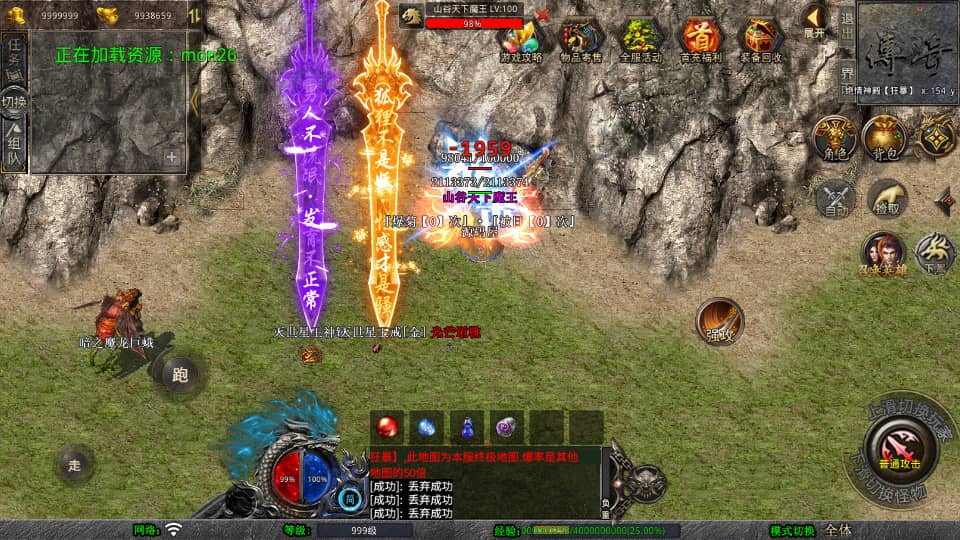Open the 物品寄售 consignment icon
The width and height of the screenshot is (960, 540).
click(580, 41)
